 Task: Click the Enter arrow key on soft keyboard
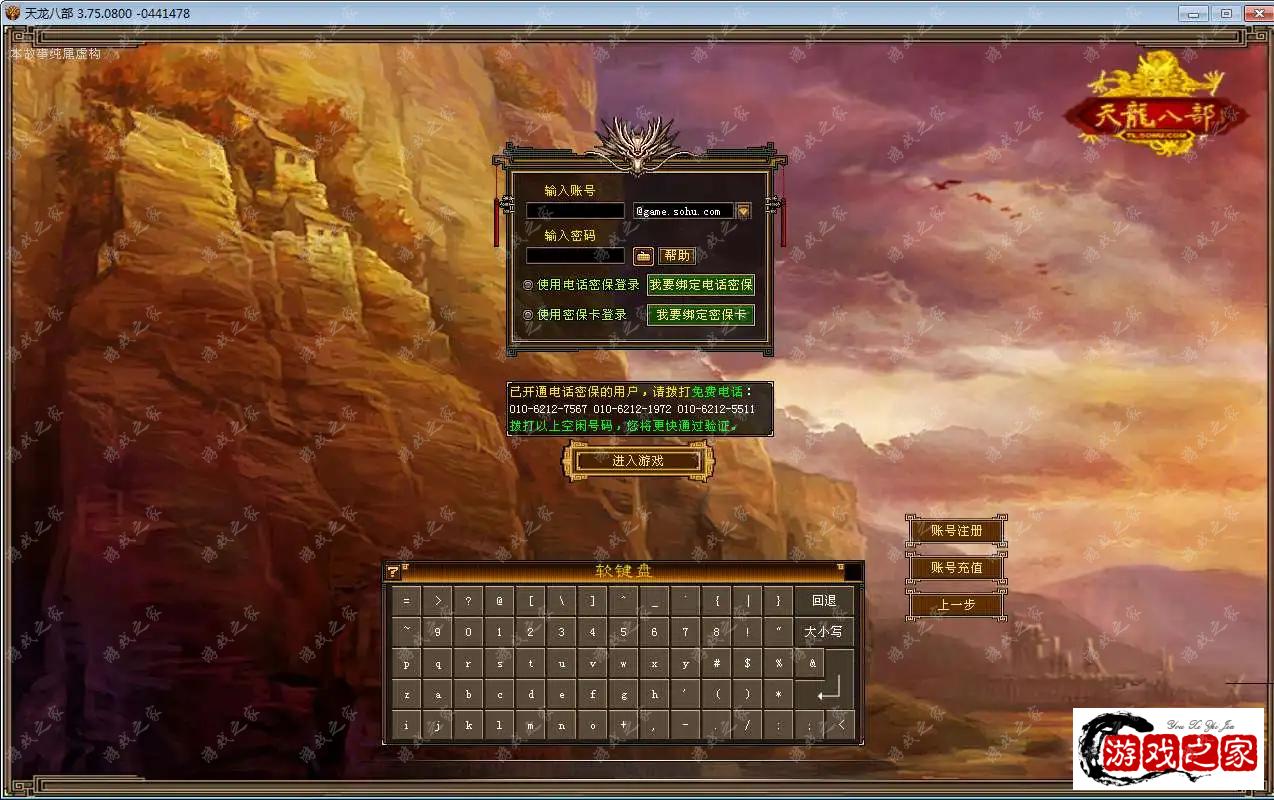click(x=829, y=692)
